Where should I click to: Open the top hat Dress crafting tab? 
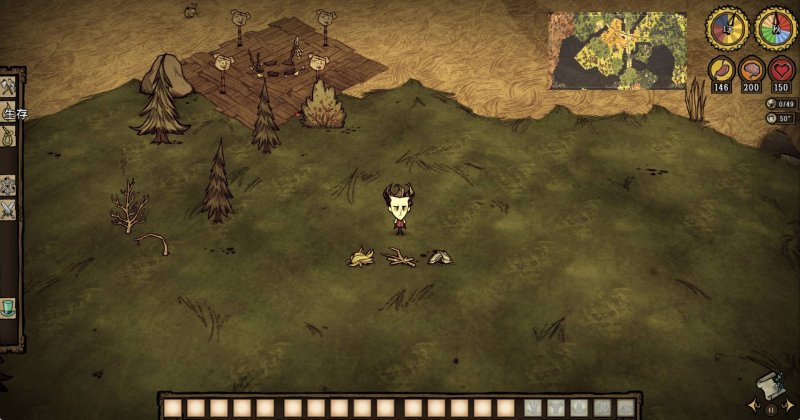(x=8, y=308)
